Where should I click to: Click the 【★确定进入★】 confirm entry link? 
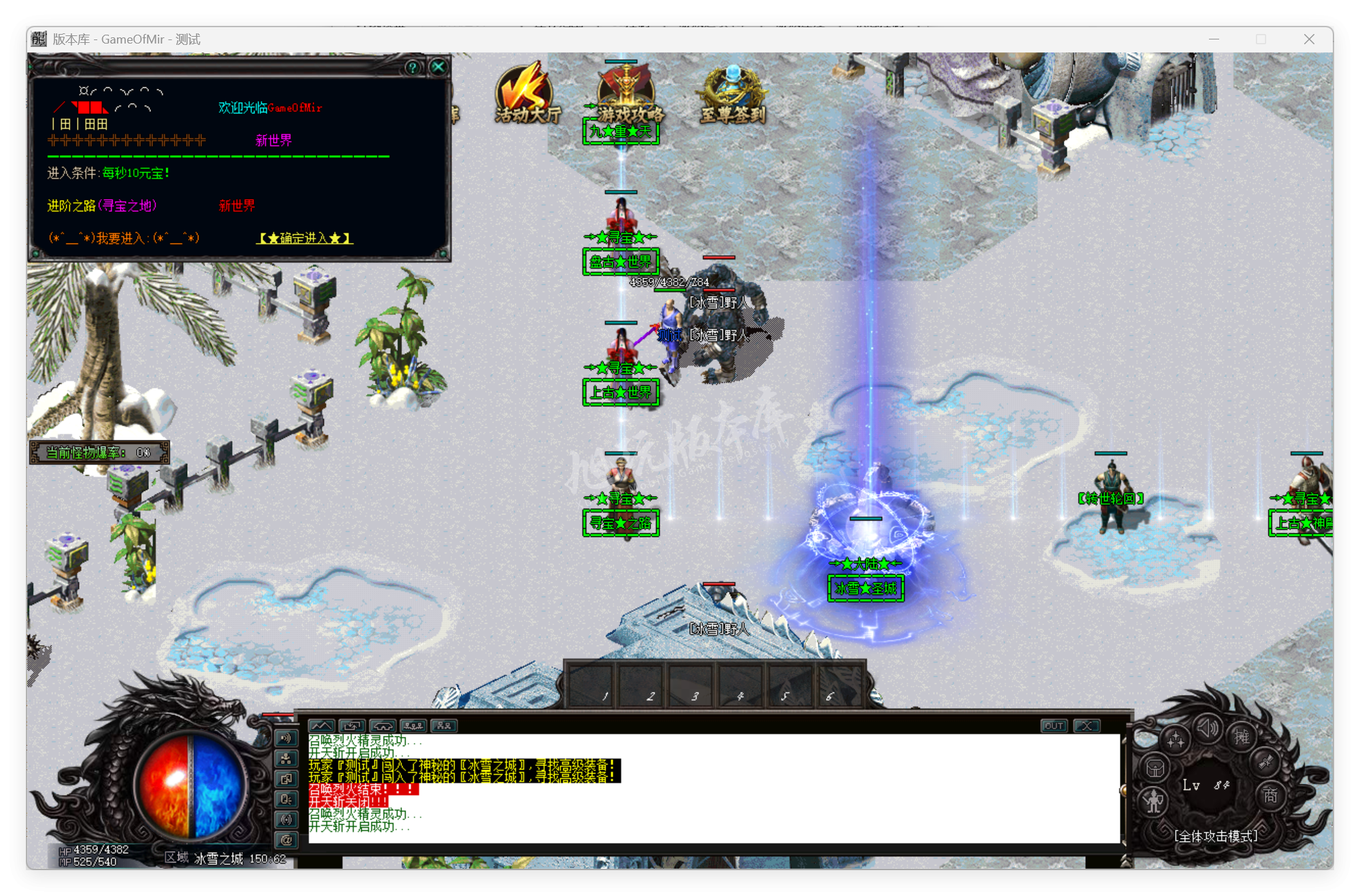point(304,239)
